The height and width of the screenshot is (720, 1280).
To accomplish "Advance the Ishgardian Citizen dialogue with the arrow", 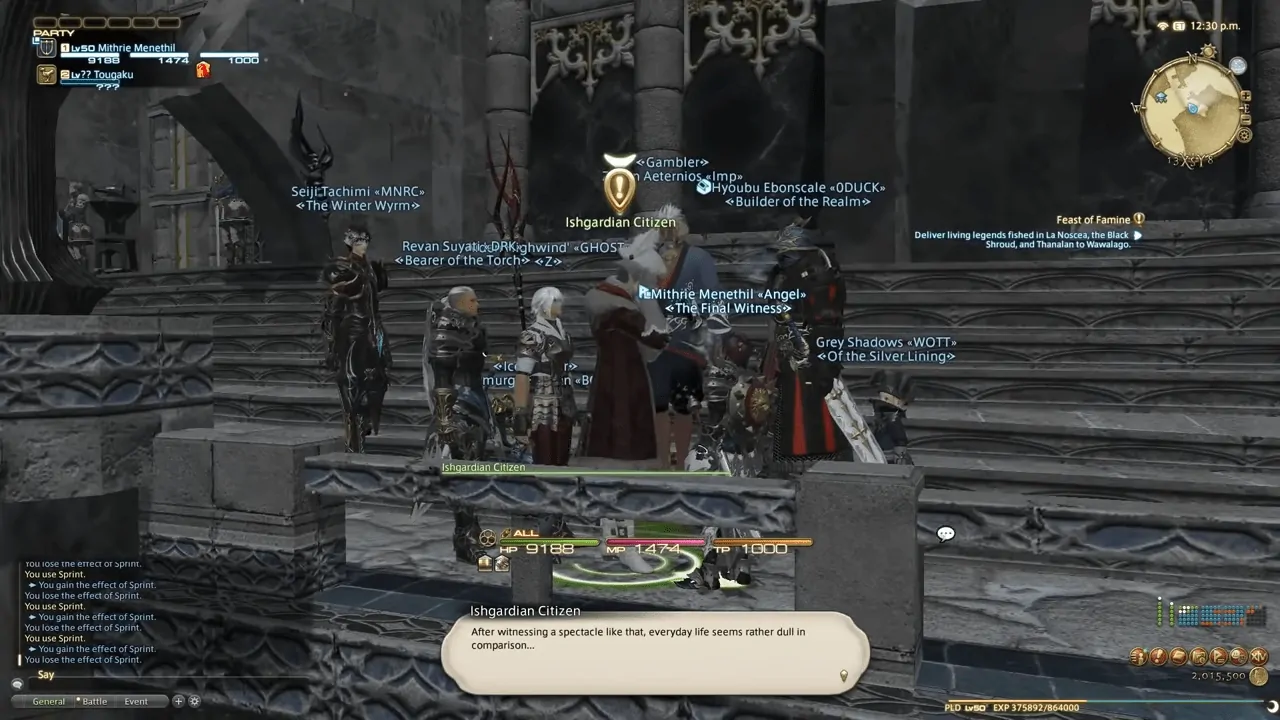I will (x=843, y=676).
